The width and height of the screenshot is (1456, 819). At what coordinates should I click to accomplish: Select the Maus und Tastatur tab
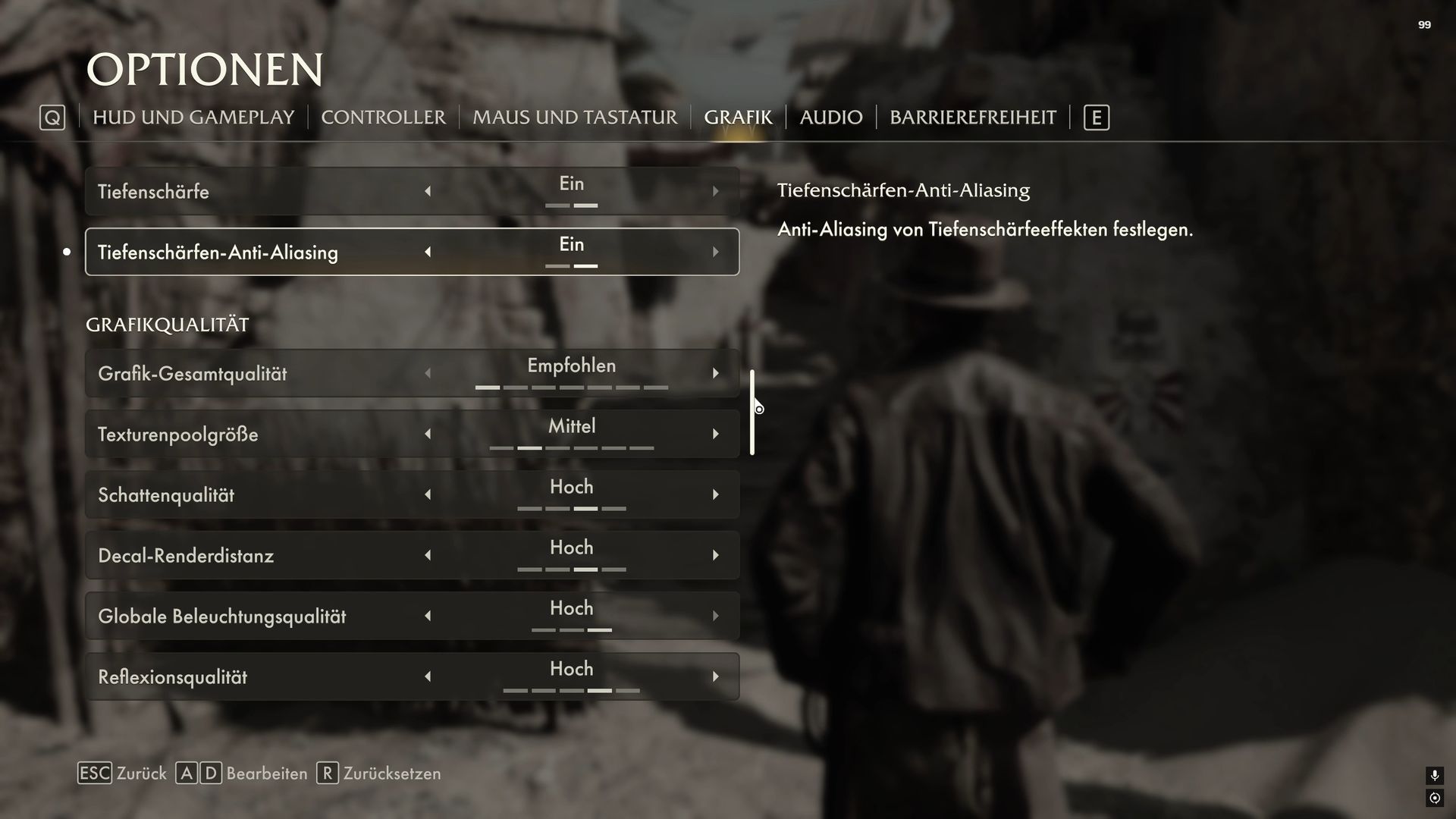pyautogui.click(x=574, y=118)
